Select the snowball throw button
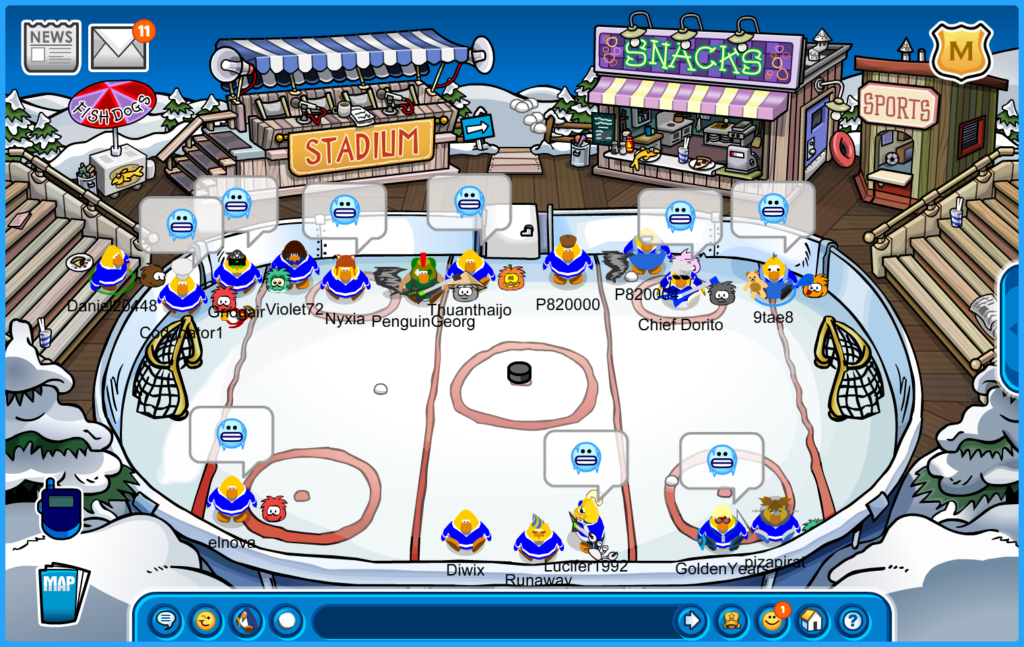This screenshot has height=647, width=1024. tap(287, 621)
